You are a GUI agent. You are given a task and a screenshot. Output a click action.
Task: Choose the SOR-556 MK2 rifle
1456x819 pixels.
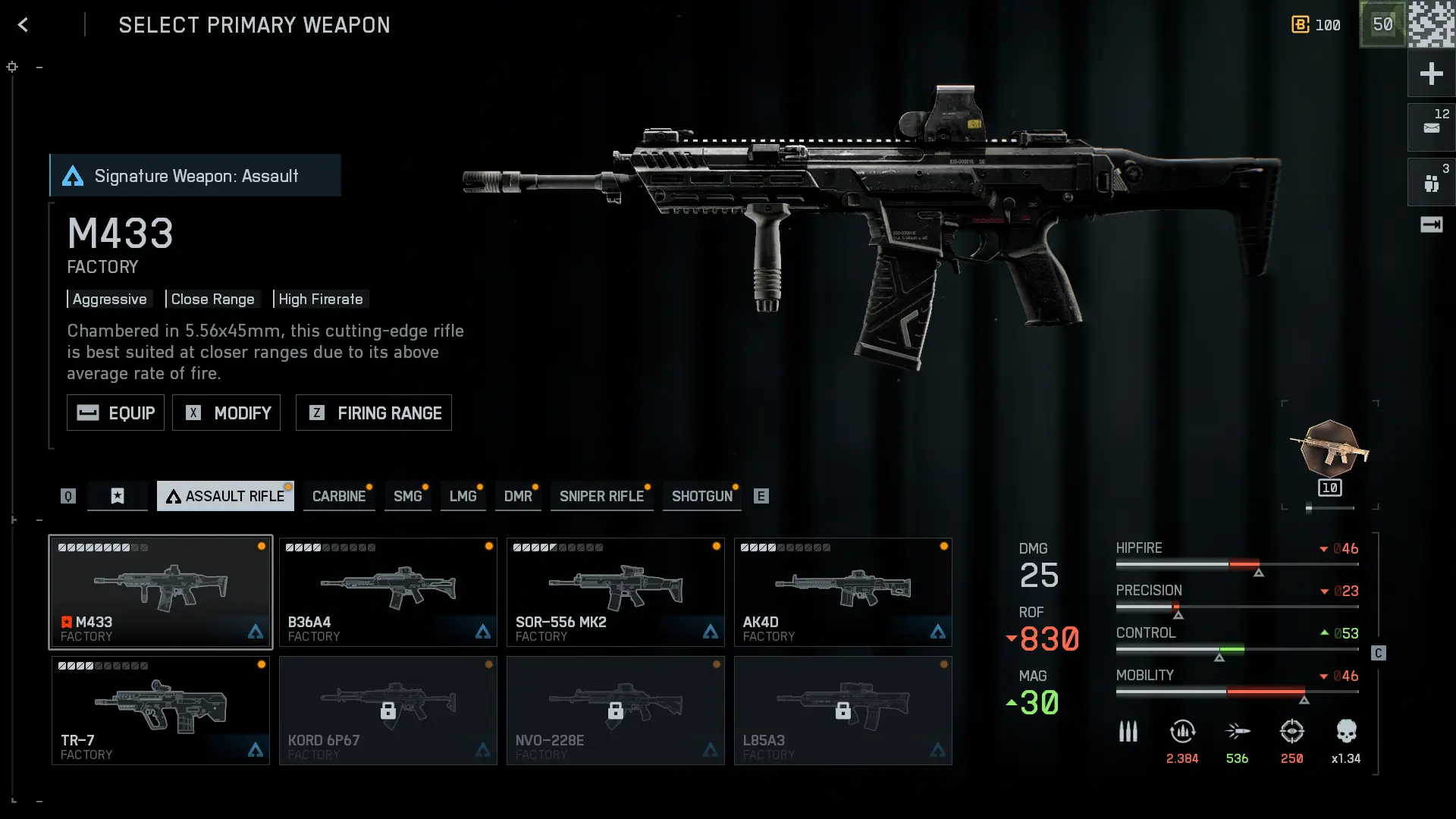(615, 592)
